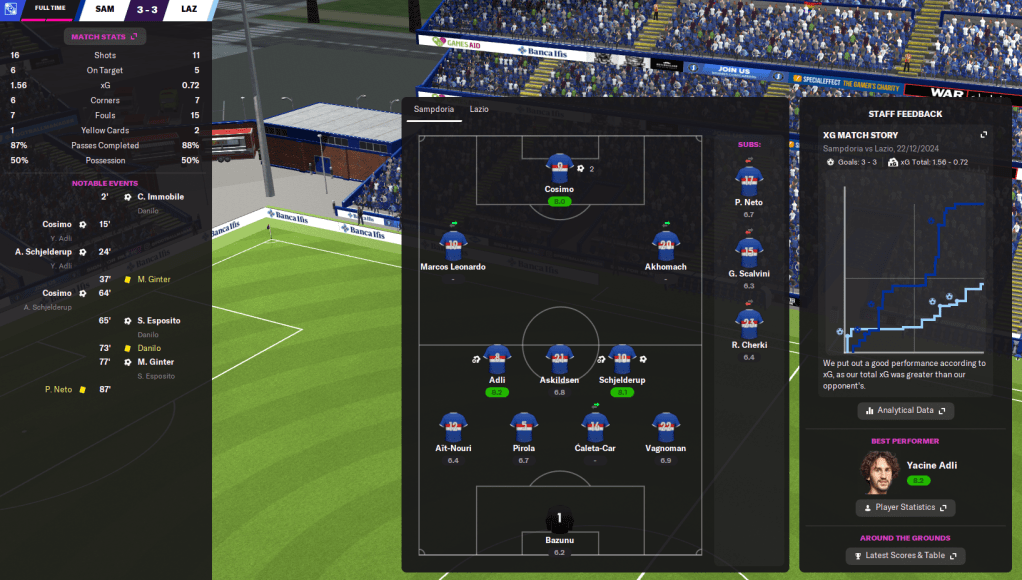Screen dimensions: 1022x580
Task: Click Adli's shirt in midfield
Action: pos(497,360)
